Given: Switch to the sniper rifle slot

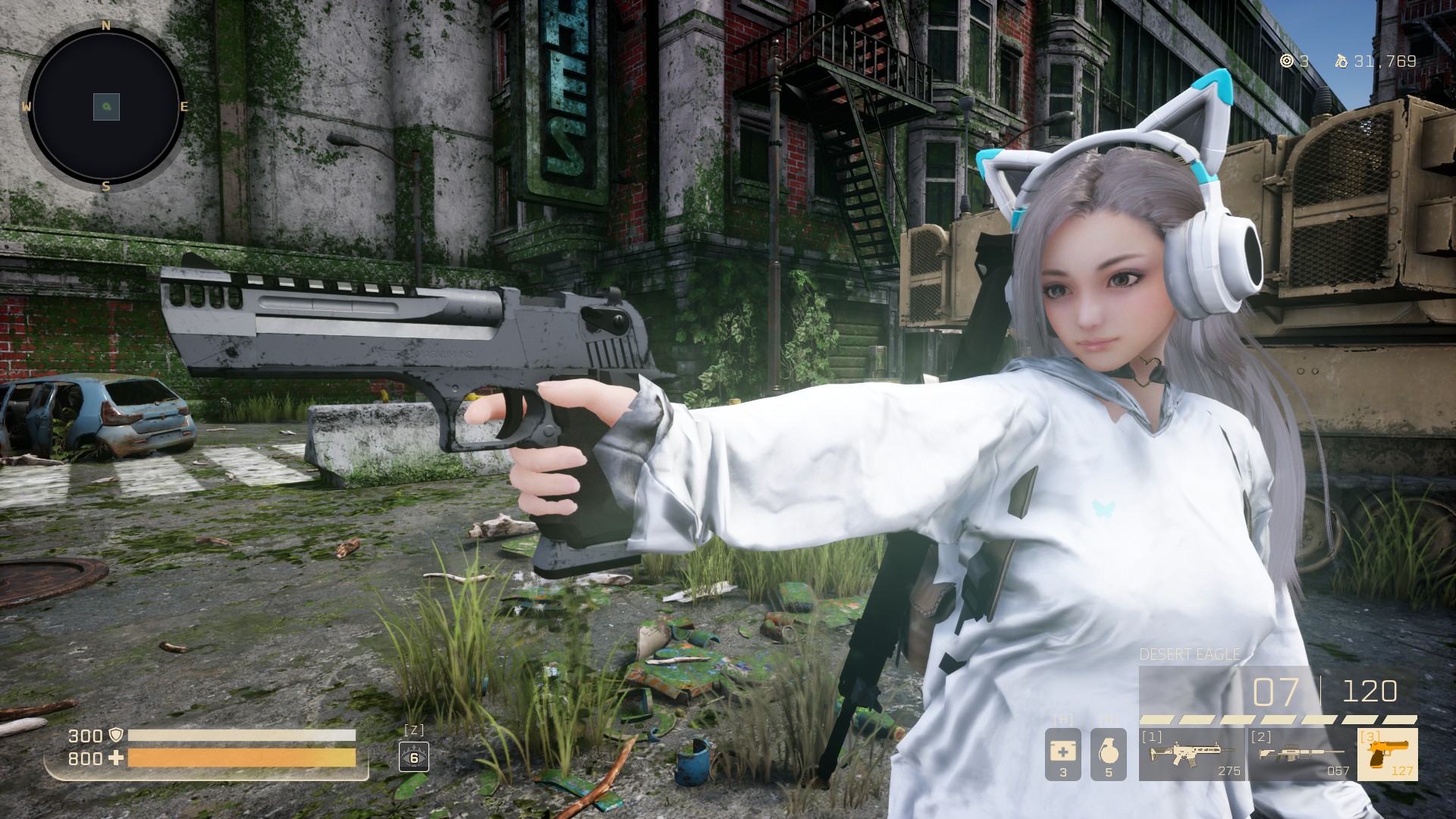Looking at the screenshot, I should tap(1301, 755).
